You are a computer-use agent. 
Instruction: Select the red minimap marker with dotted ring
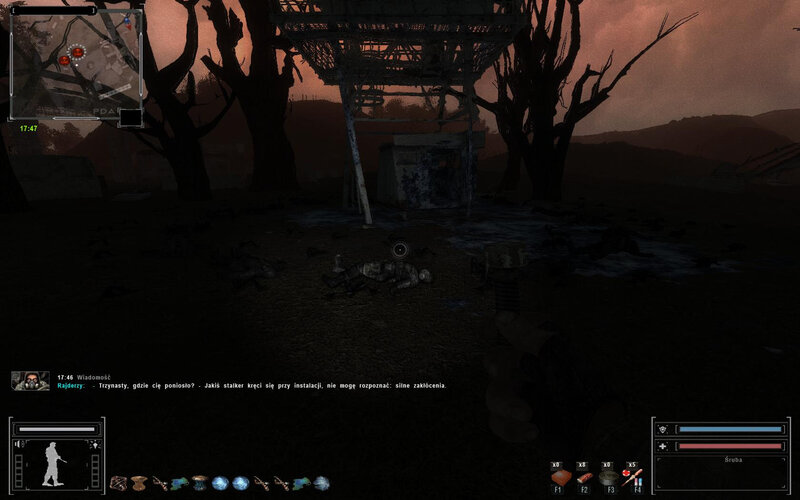tap(78, 52)
